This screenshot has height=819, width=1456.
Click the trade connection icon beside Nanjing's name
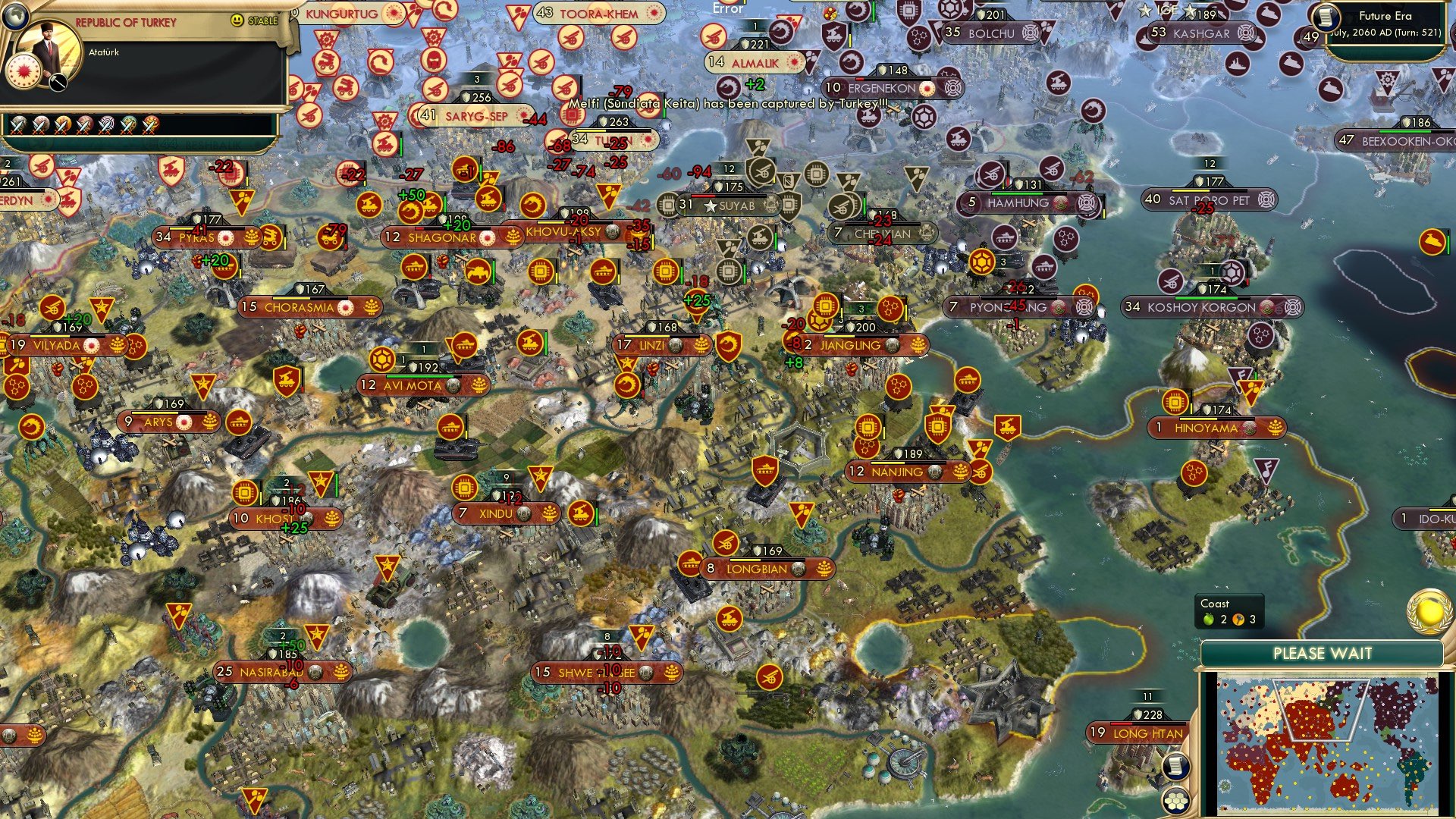click(x=935, y=471)
